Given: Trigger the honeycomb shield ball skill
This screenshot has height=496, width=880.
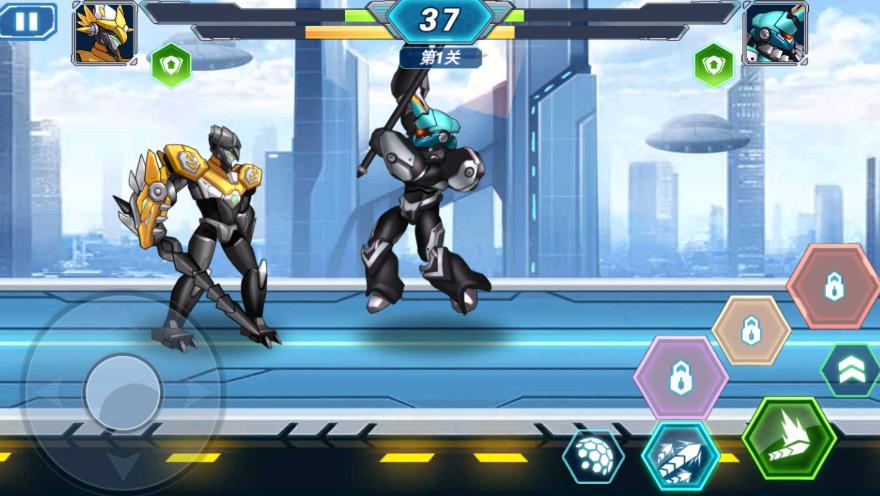Looking at the screenshot, I should pyautogui.click(x=593, y=457).
